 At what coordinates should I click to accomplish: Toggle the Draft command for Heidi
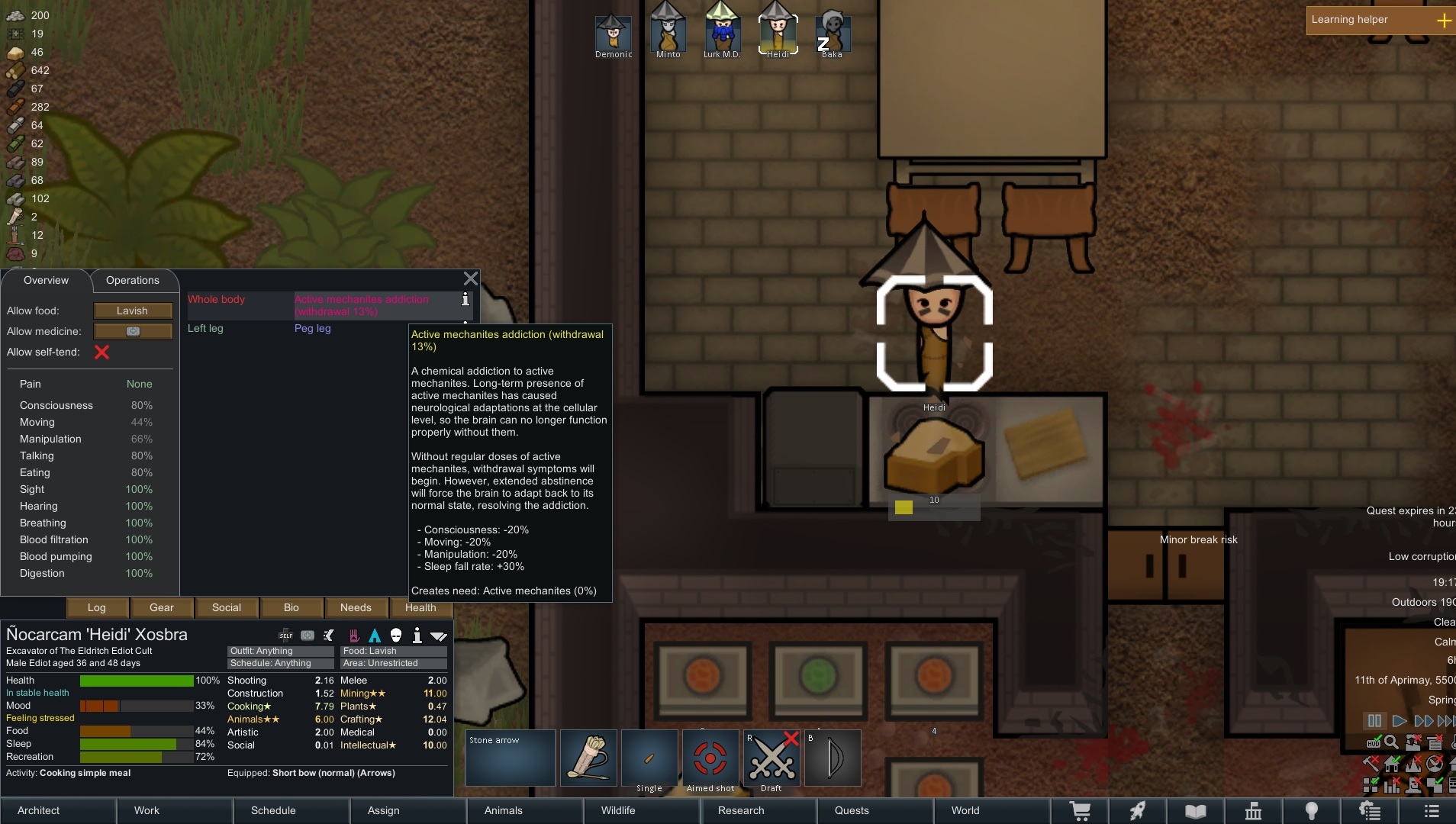[771, 758]
